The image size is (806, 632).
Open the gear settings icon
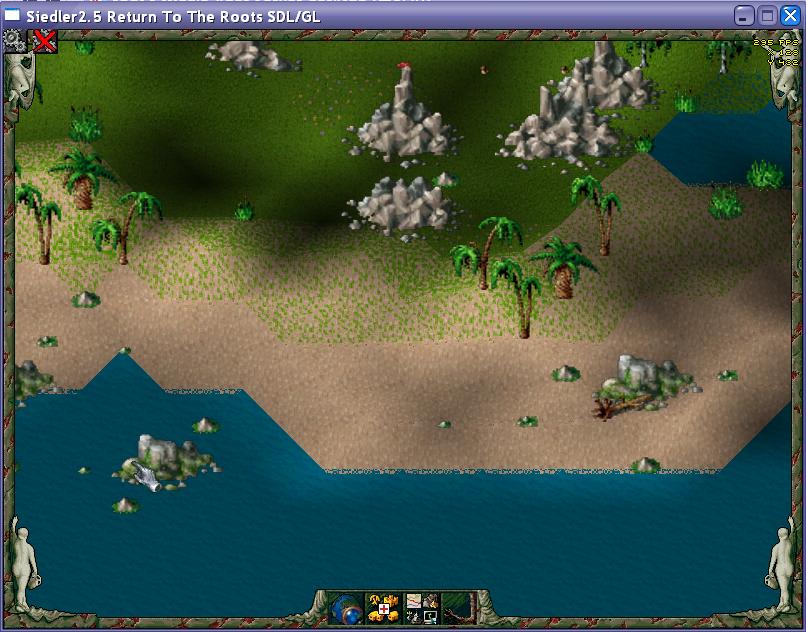click(14, 40)
